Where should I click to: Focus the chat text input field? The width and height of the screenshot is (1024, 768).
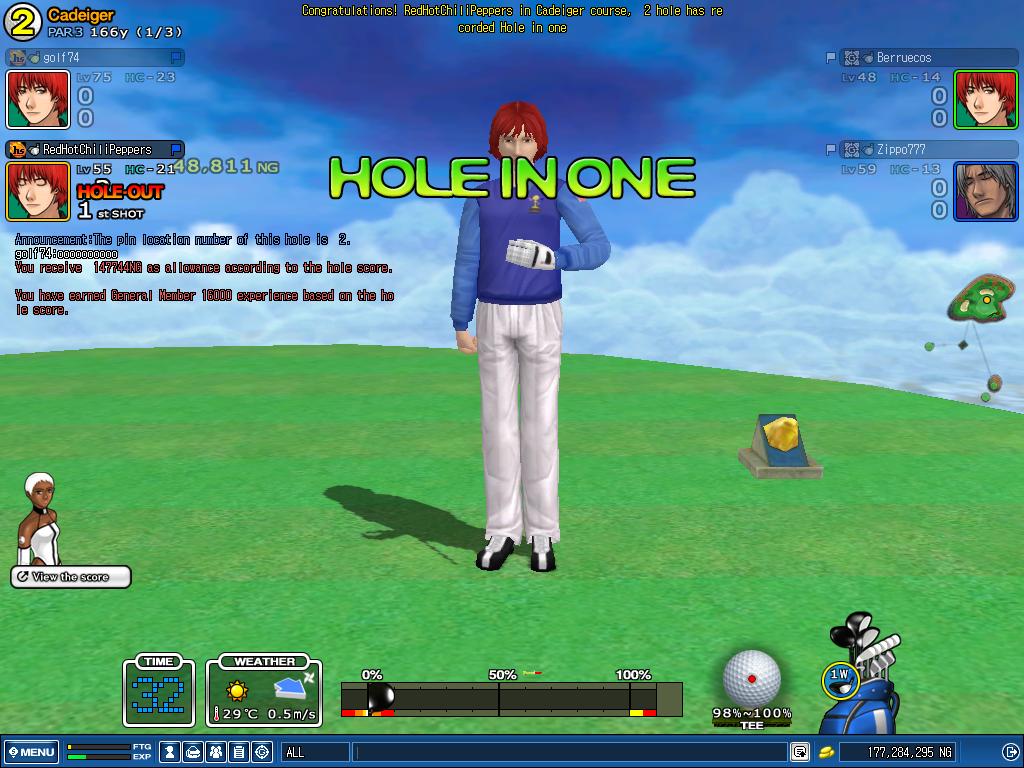570,752
